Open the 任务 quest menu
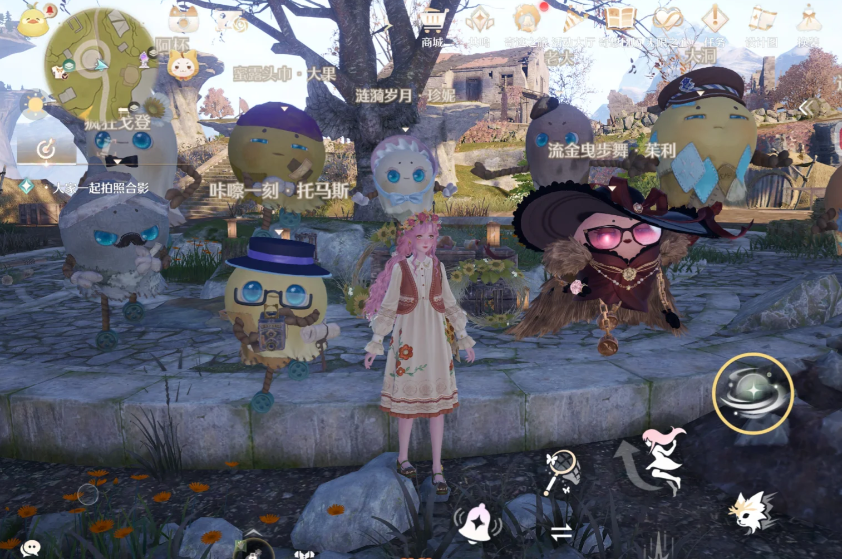Image resolution: width=842 pixels, height=559 pixels. (x=714, y=19)
